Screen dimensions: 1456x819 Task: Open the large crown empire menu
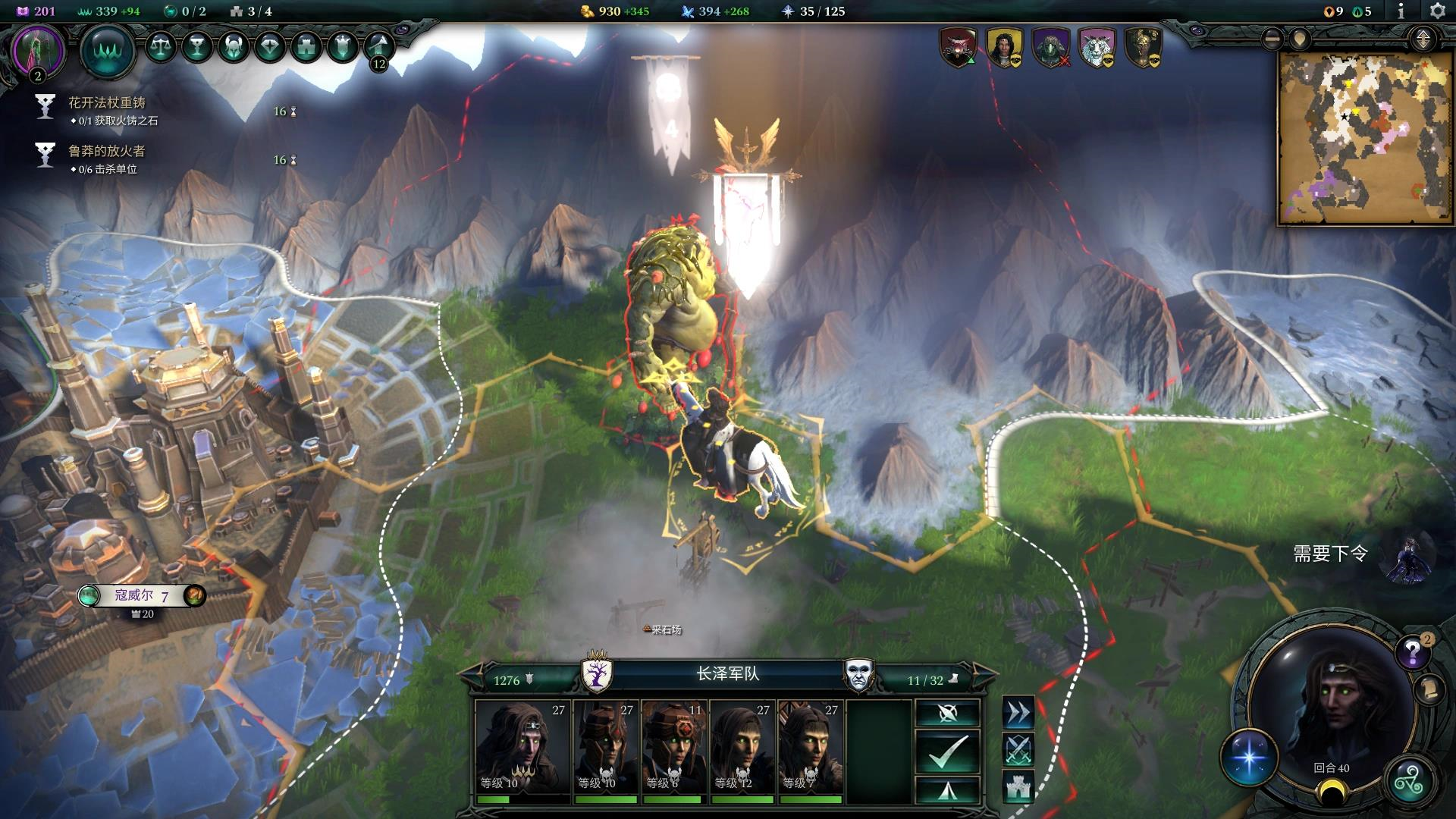click(107, 50)
